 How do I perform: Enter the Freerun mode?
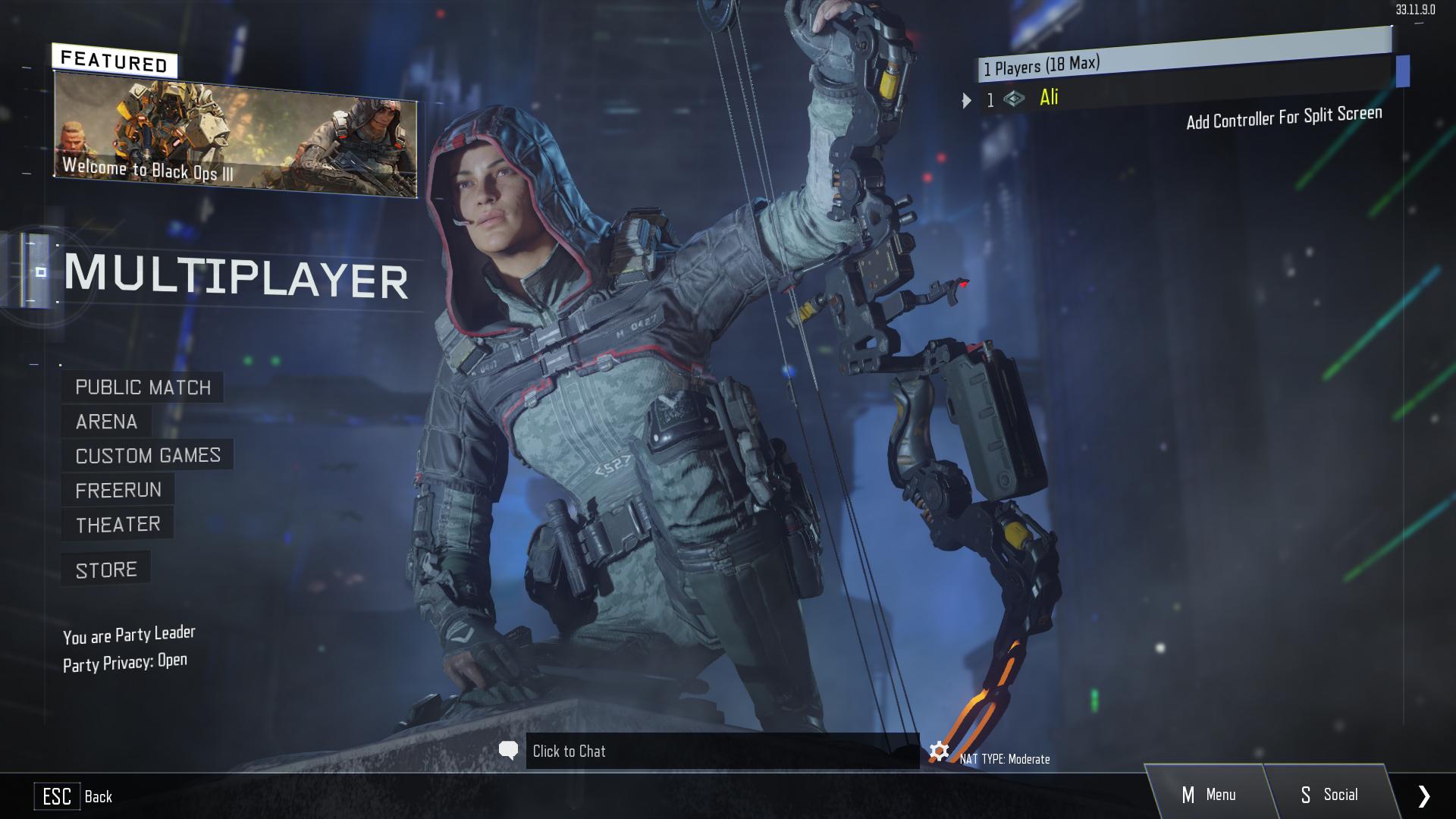[x=118, y=491]
